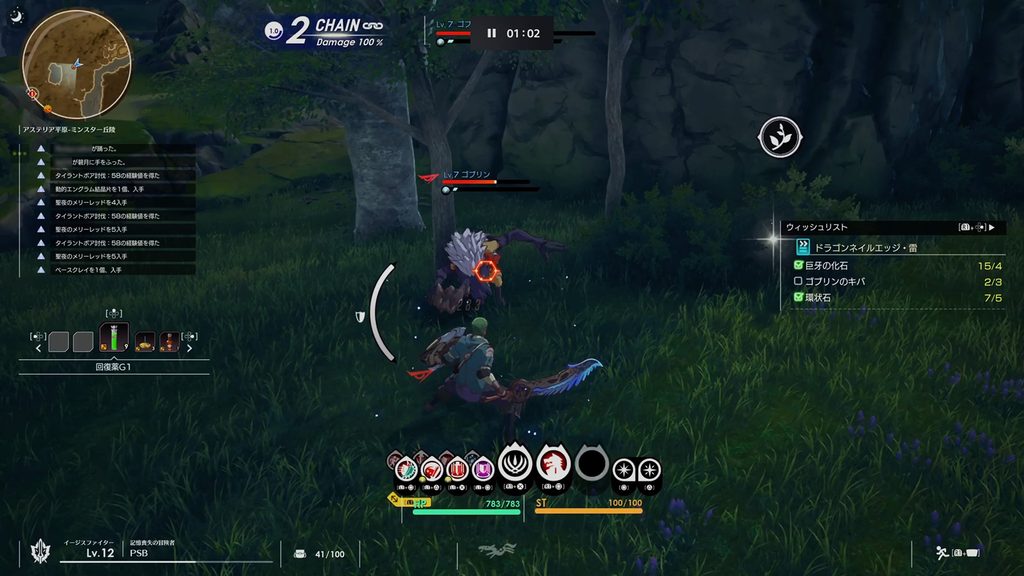
Task: Use the purple tactical skill icon
Action: (x=483, y=468)
